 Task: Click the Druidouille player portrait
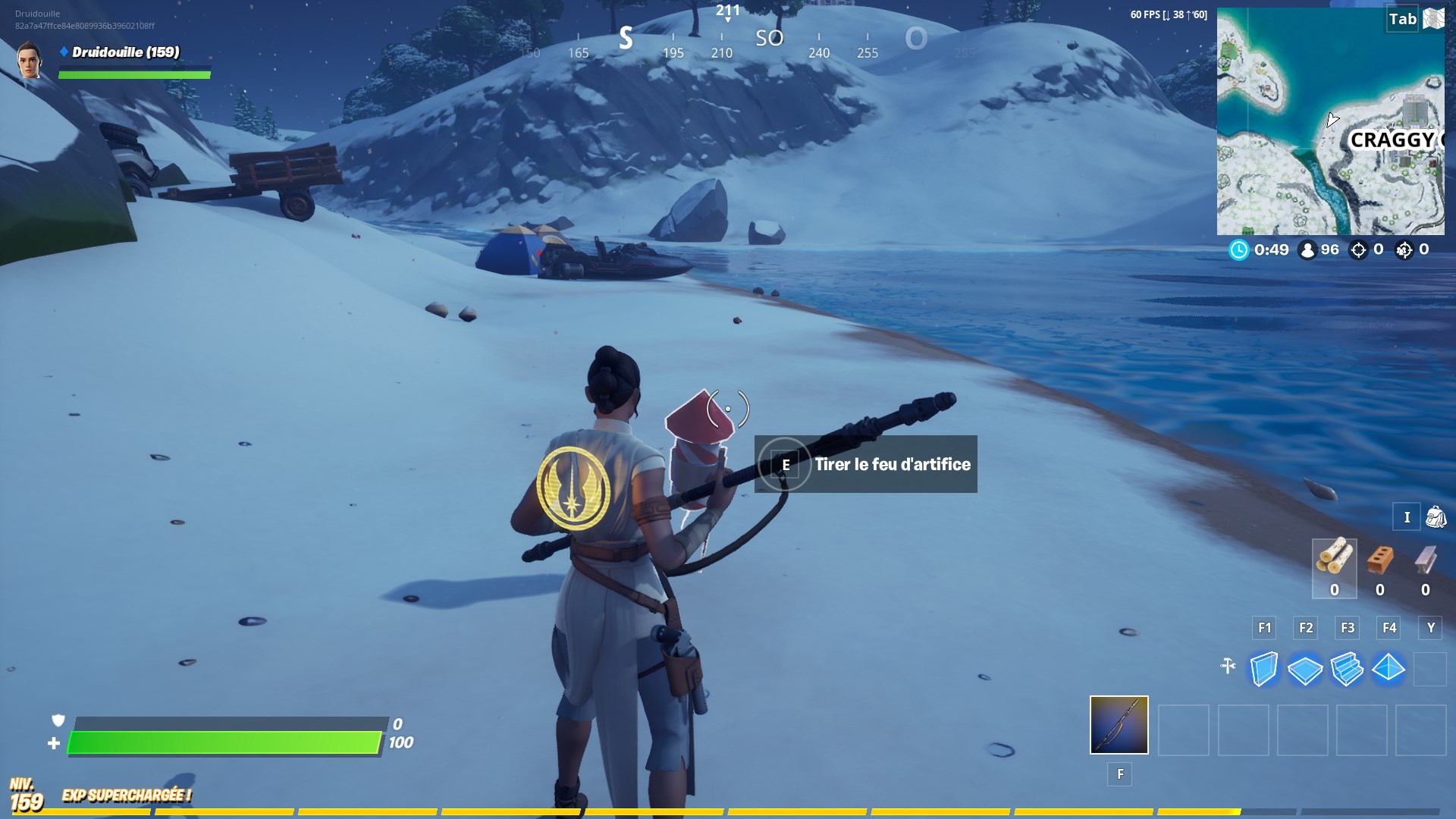30,60
